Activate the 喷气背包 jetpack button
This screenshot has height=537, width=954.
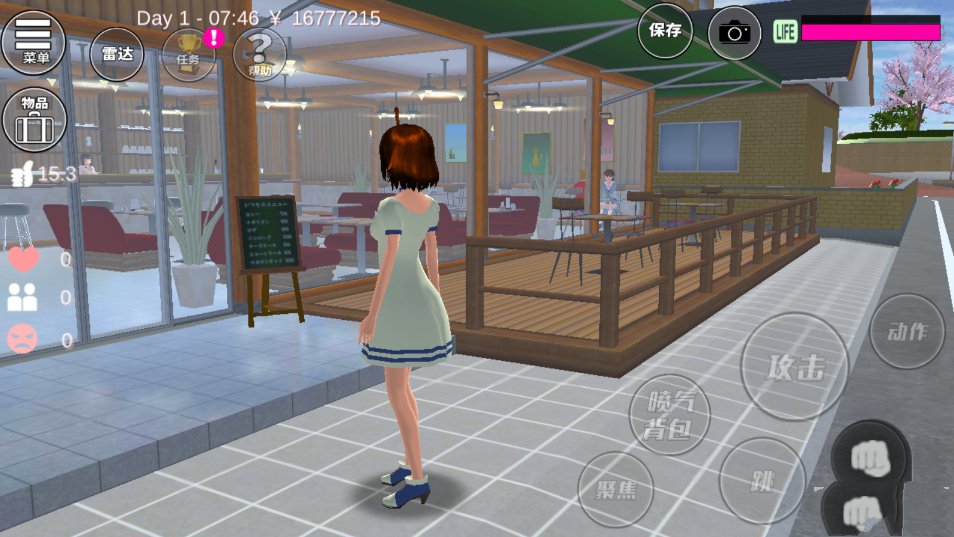(x=670, y=414)
